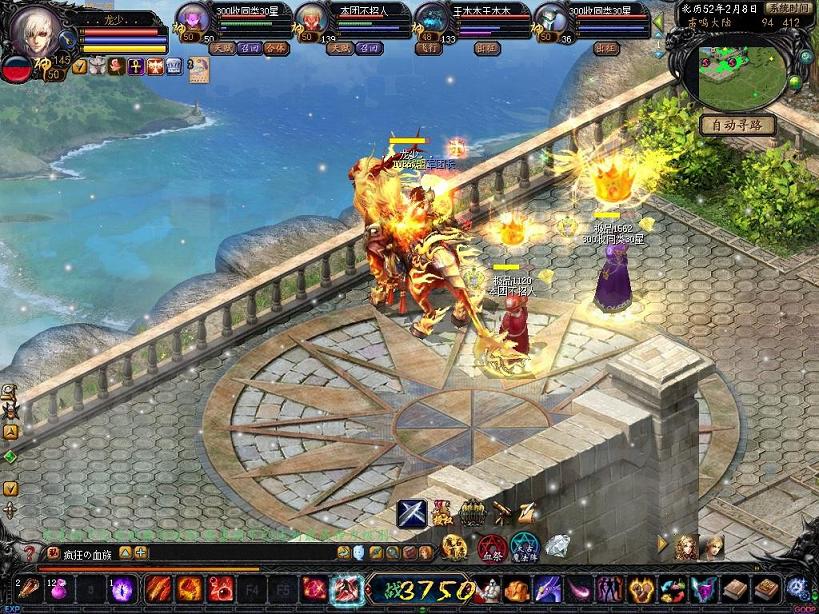Viewport: 819px width, 614px height.
Task: Click the 飞行 flight button
Action: point(432,47)
